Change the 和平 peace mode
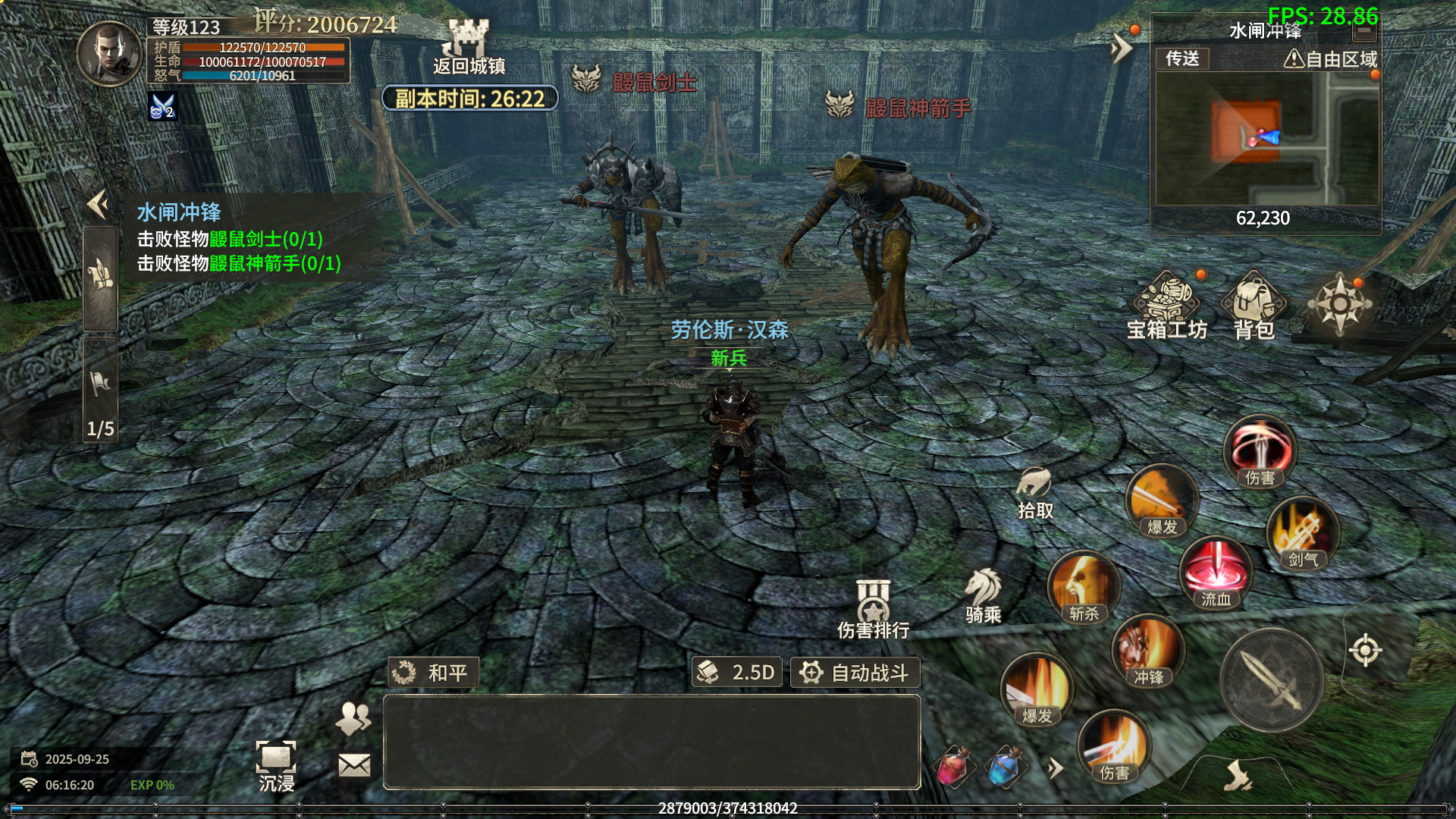Image resolution: width=1456 pixels, height=819 pixels. point(433,673)
